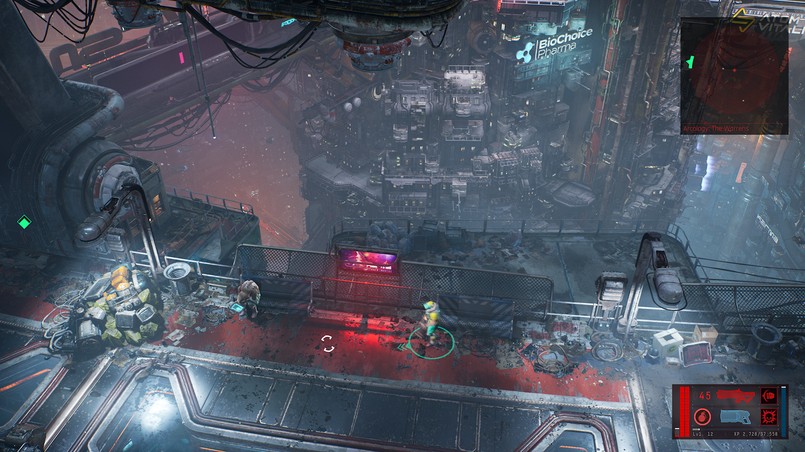Select the red primary weapon
805x452 pixels.
coord(737,397)
